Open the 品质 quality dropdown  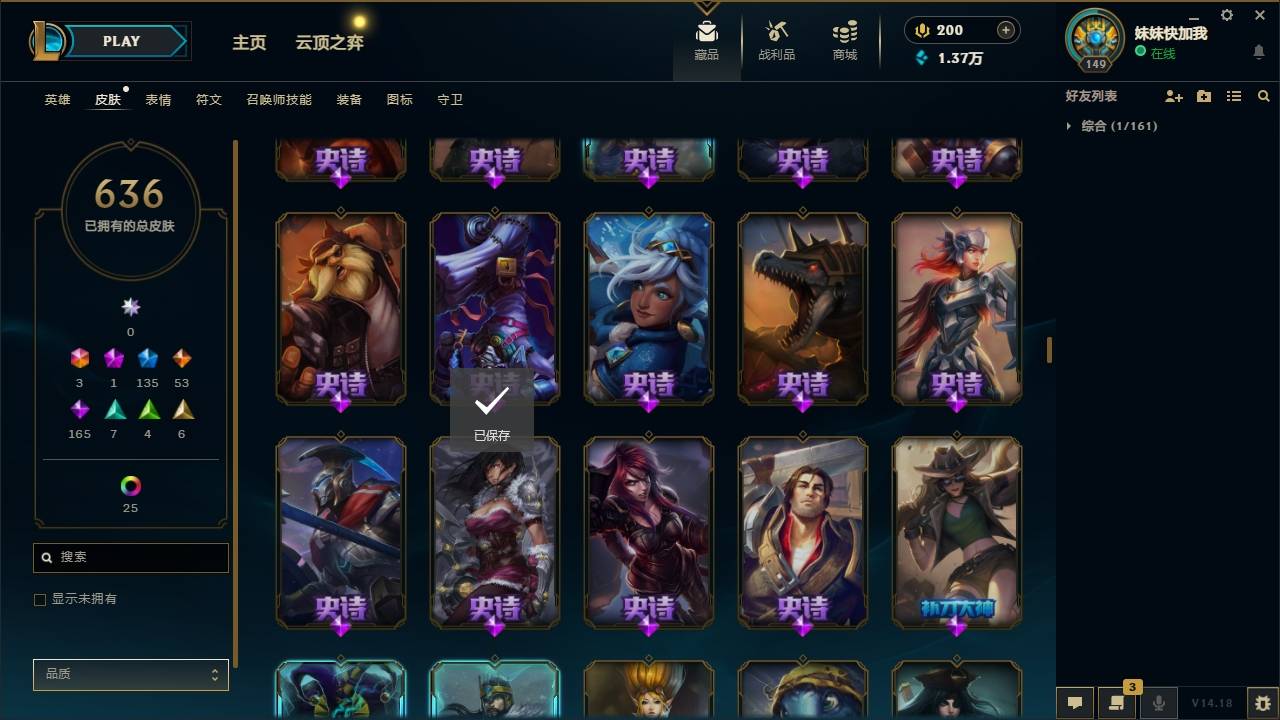point(130,675)
